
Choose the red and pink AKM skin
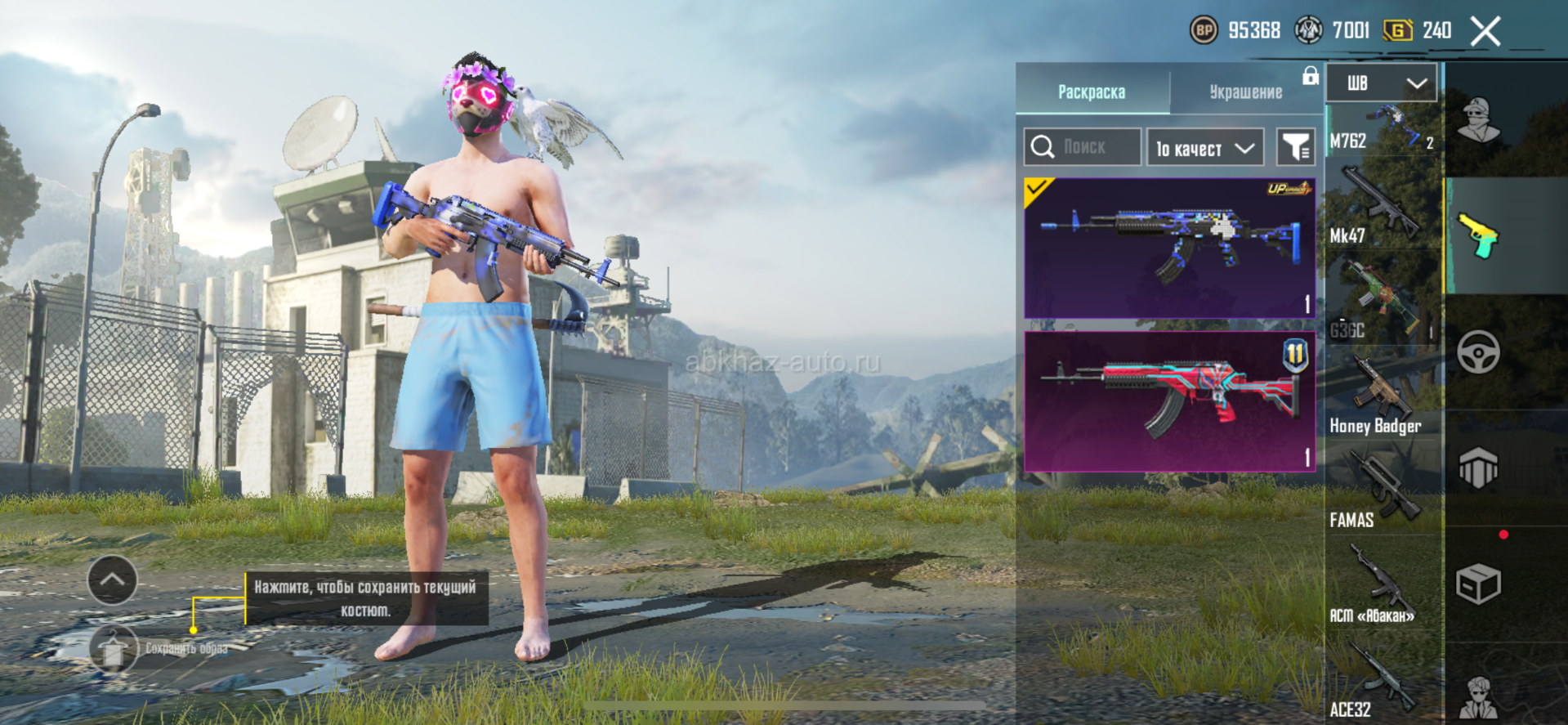tap(1169, 401)
